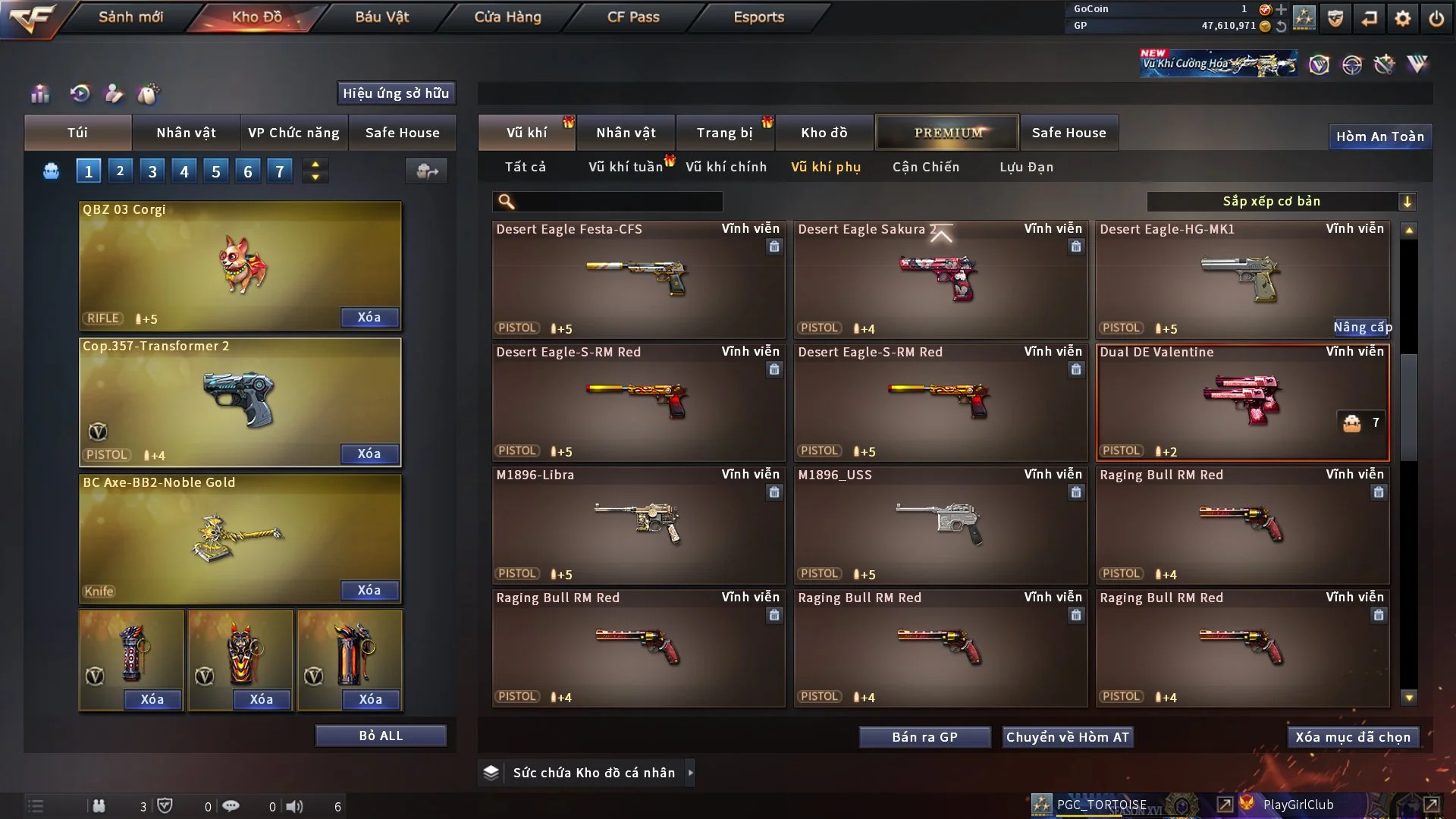
Task: Show Cận Chiến melee weapons
Action: point(925,167)
